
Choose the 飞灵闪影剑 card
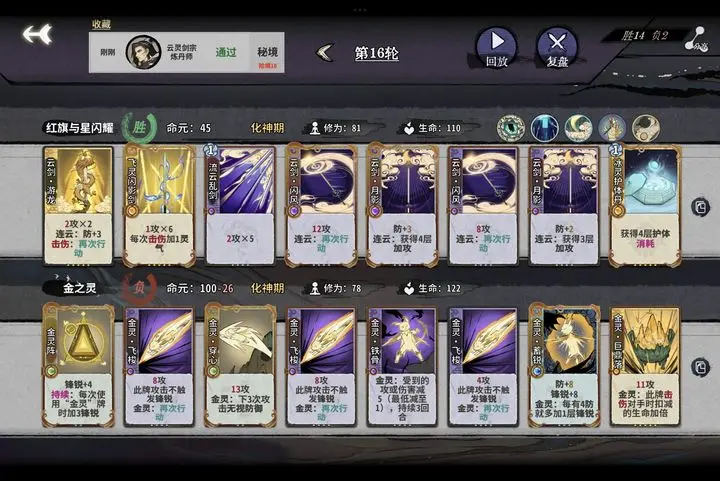coord(158,205)
